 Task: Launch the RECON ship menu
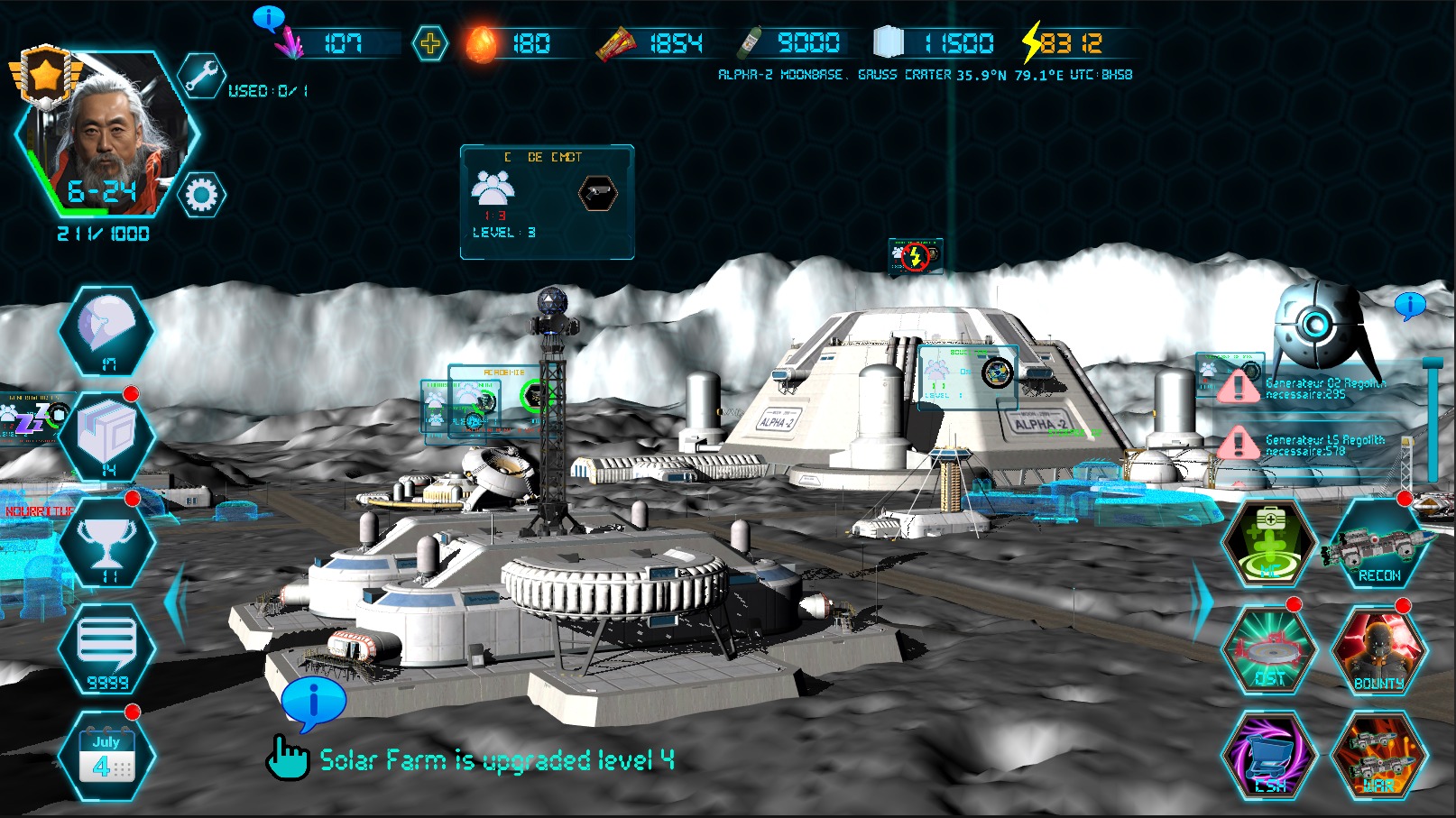1378,543
